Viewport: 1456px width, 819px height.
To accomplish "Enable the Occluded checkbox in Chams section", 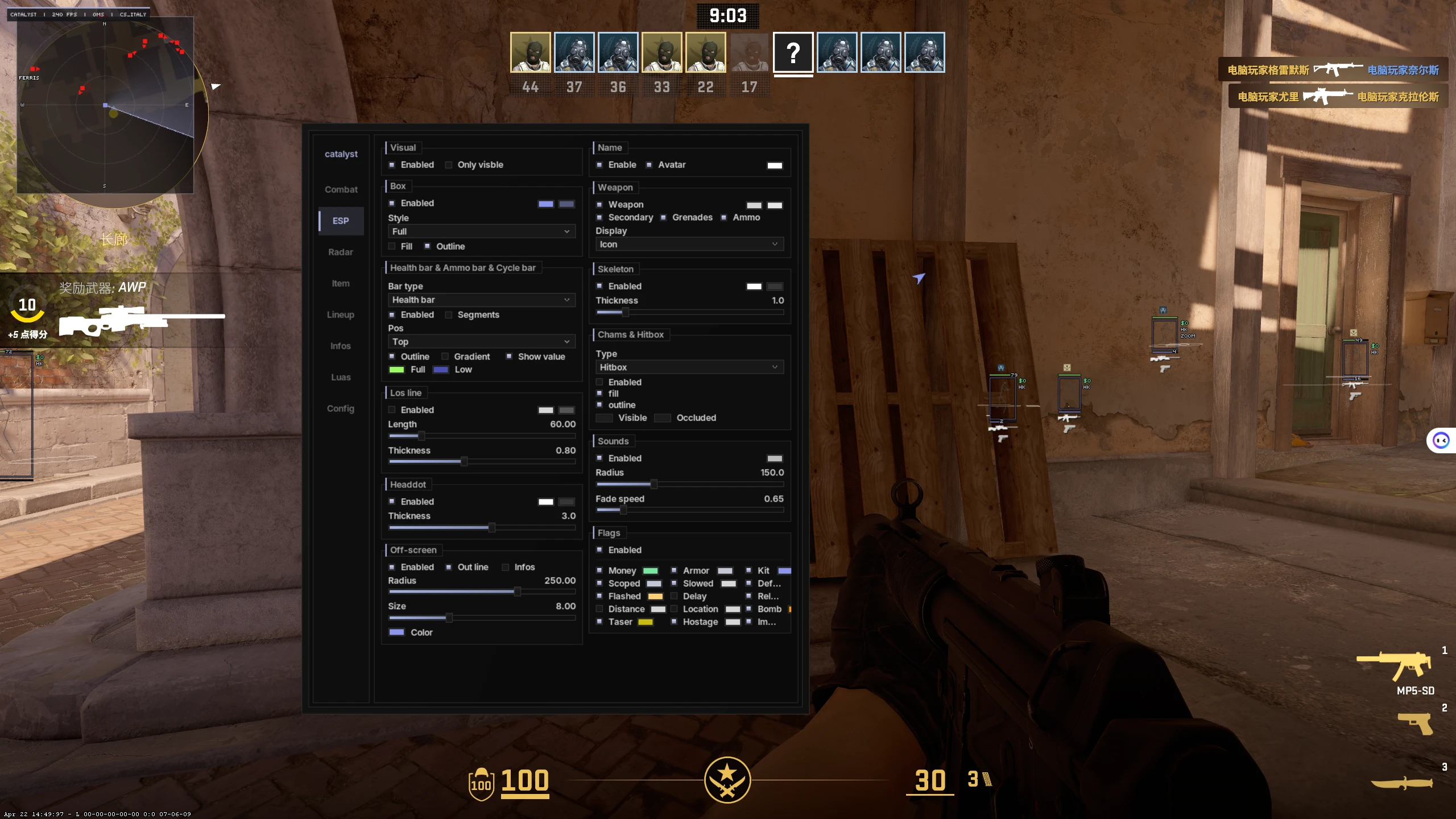I will click(x=663, y=417).
